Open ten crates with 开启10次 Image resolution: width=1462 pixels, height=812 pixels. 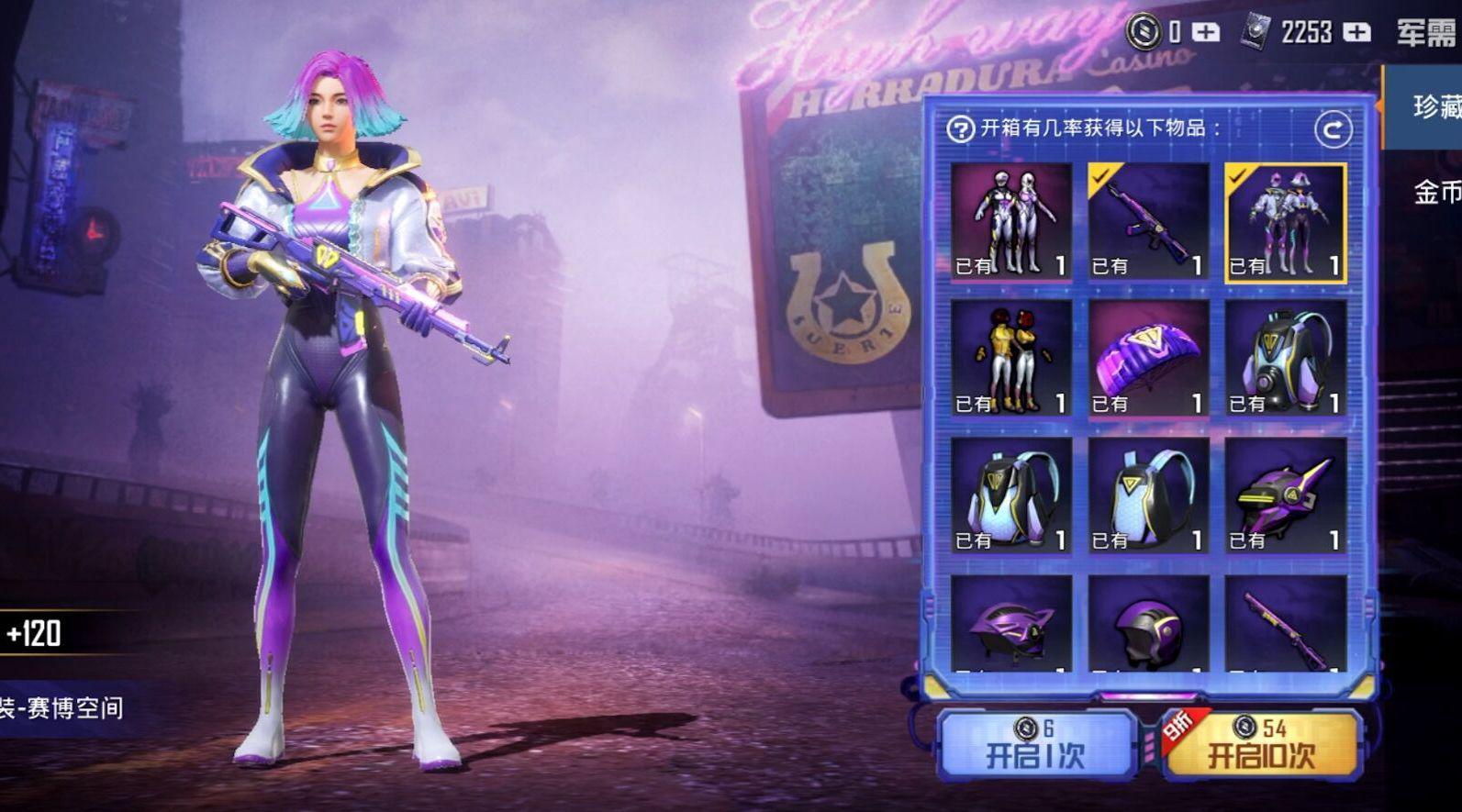[1261, 745]
